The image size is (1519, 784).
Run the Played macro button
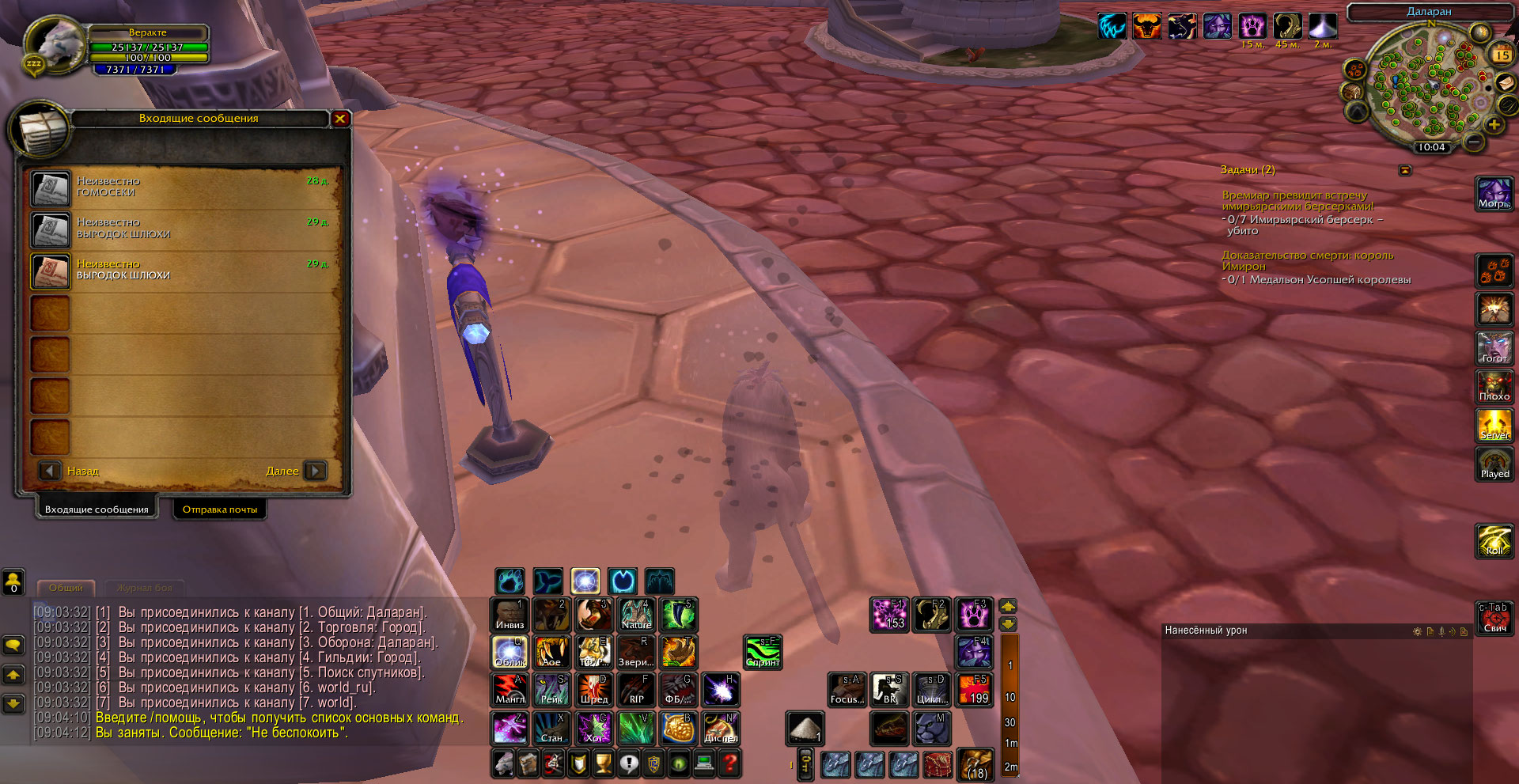[1494, 464]
